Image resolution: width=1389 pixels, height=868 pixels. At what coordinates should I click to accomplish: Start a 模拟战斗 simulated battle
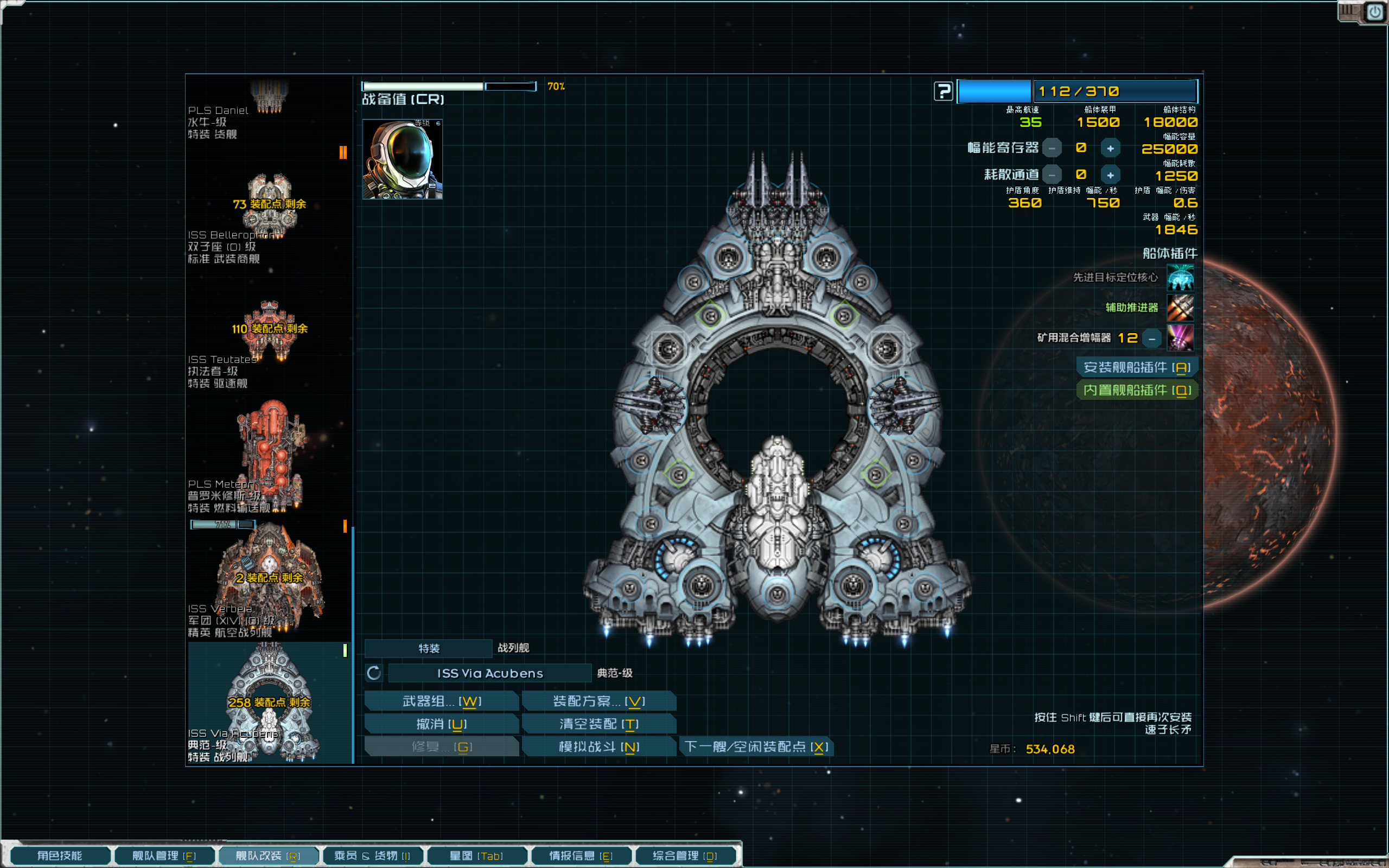point(598,747)
